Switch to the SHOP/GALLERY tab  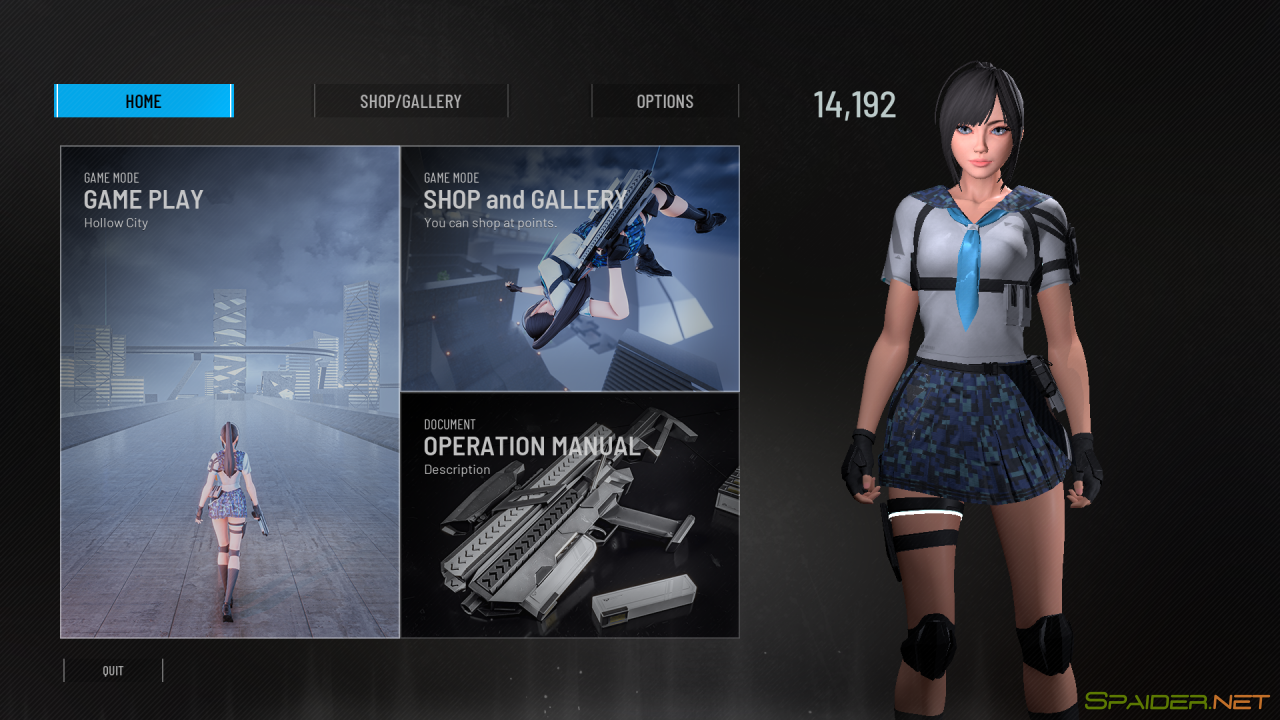pos(411,100)
